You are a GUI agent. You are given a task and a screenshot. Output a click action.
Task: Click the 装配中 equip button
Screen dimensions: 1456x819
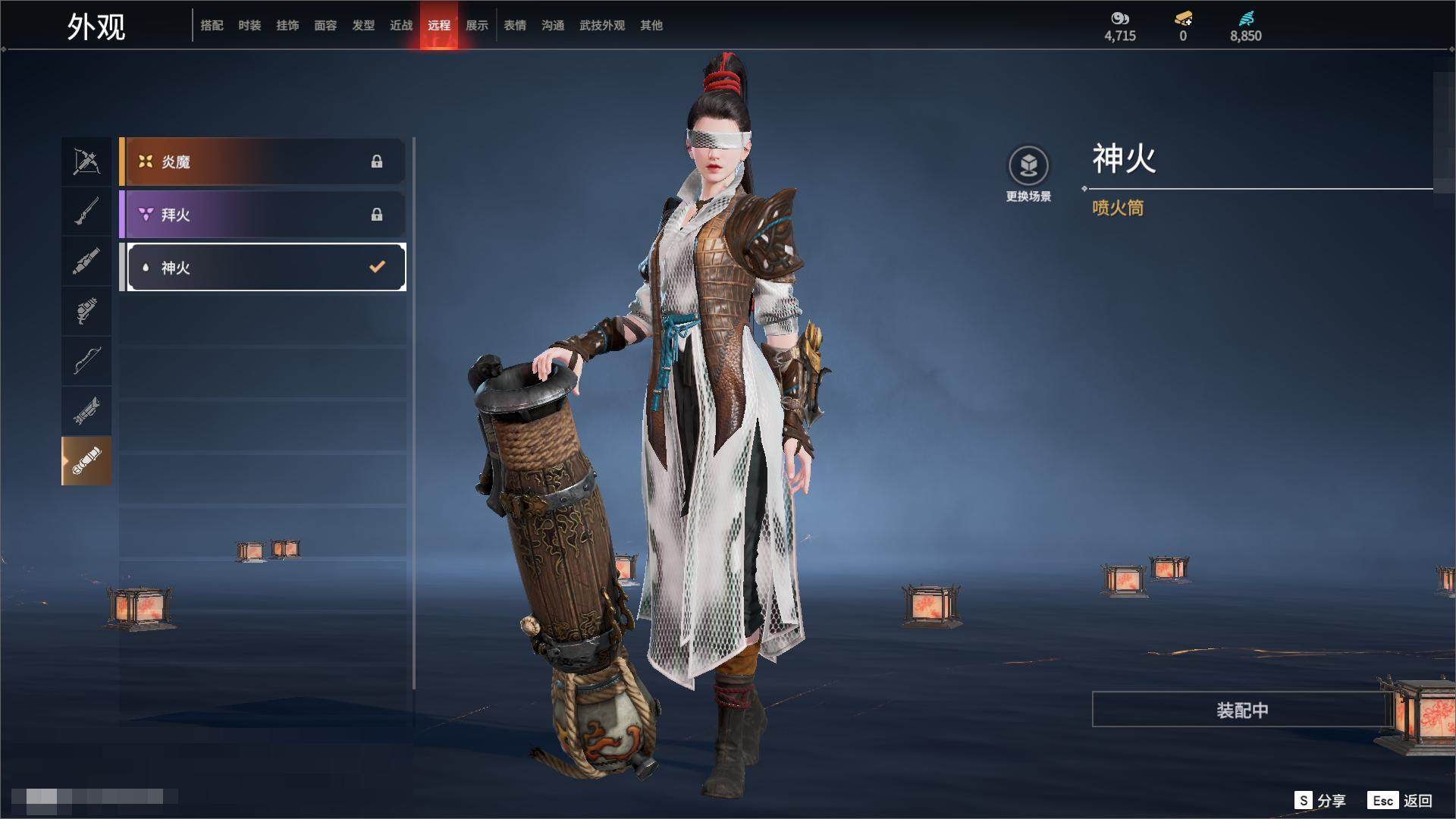click(x=1241, y=710)
